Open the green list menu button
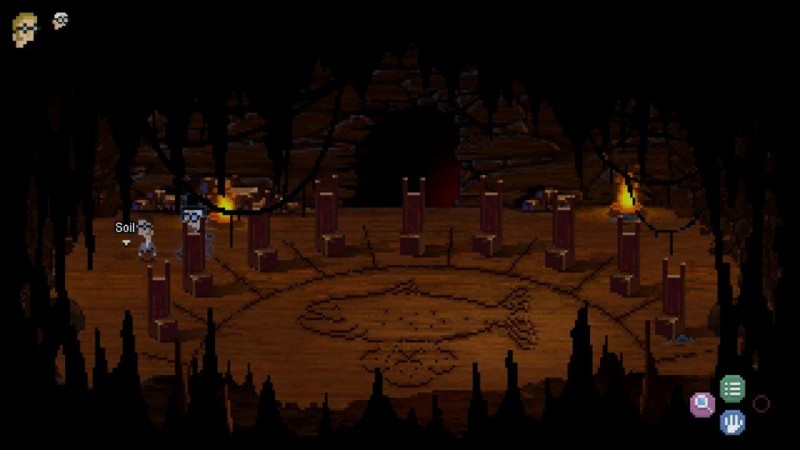The width and height of the screenshot is (800, 450). 733,388
